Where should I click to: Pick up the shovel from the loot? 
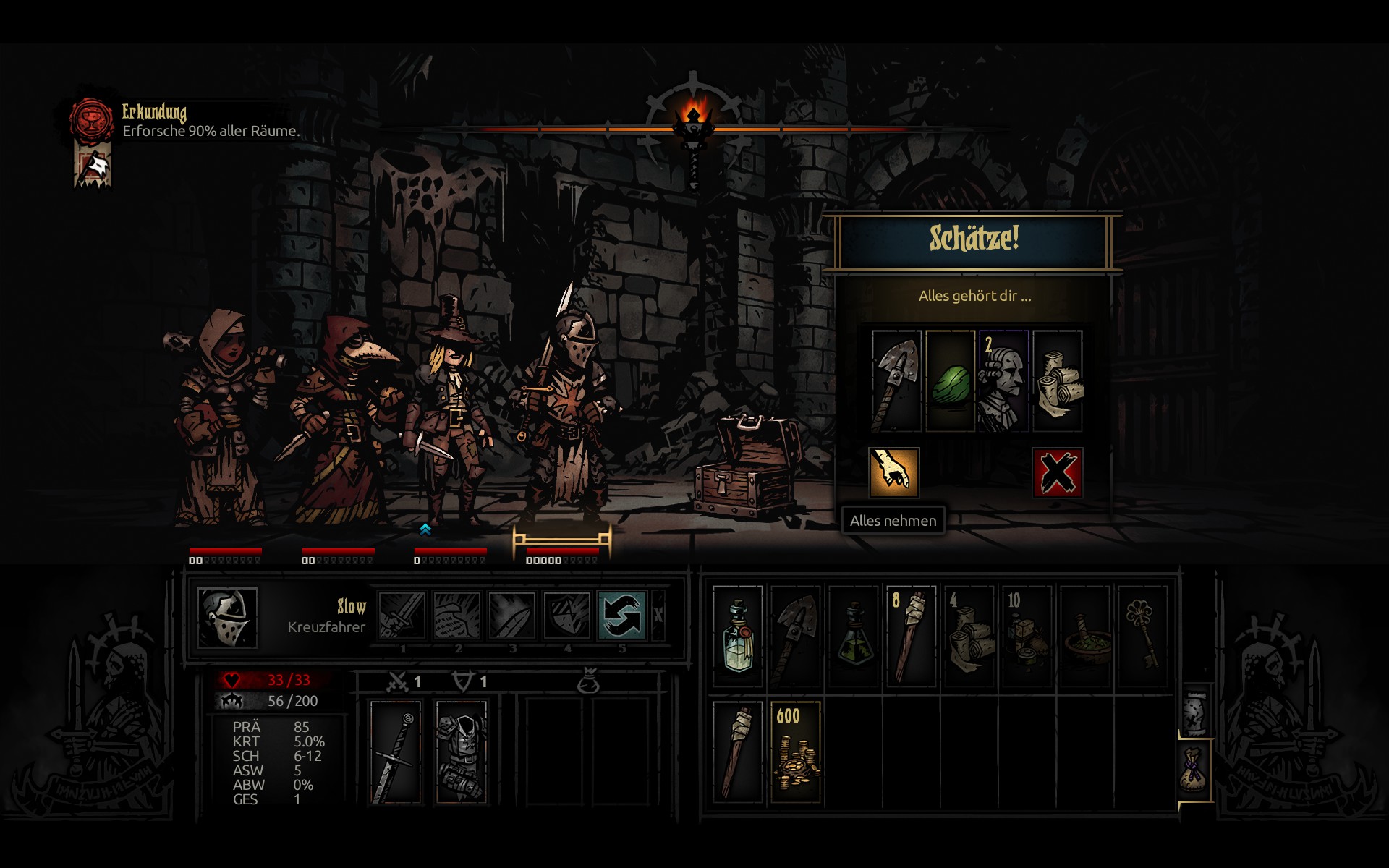pyautogui.click(x=896, y=381)
